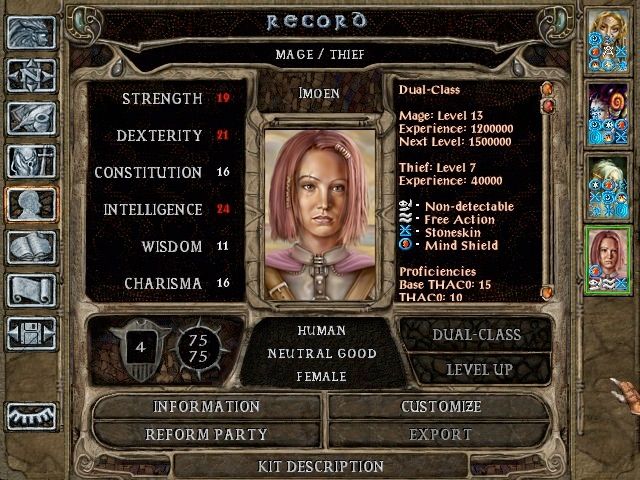The width and height of the screenshot is (640, 480).
Task: Open the area map from sidebar
Action: coord(31,75)
